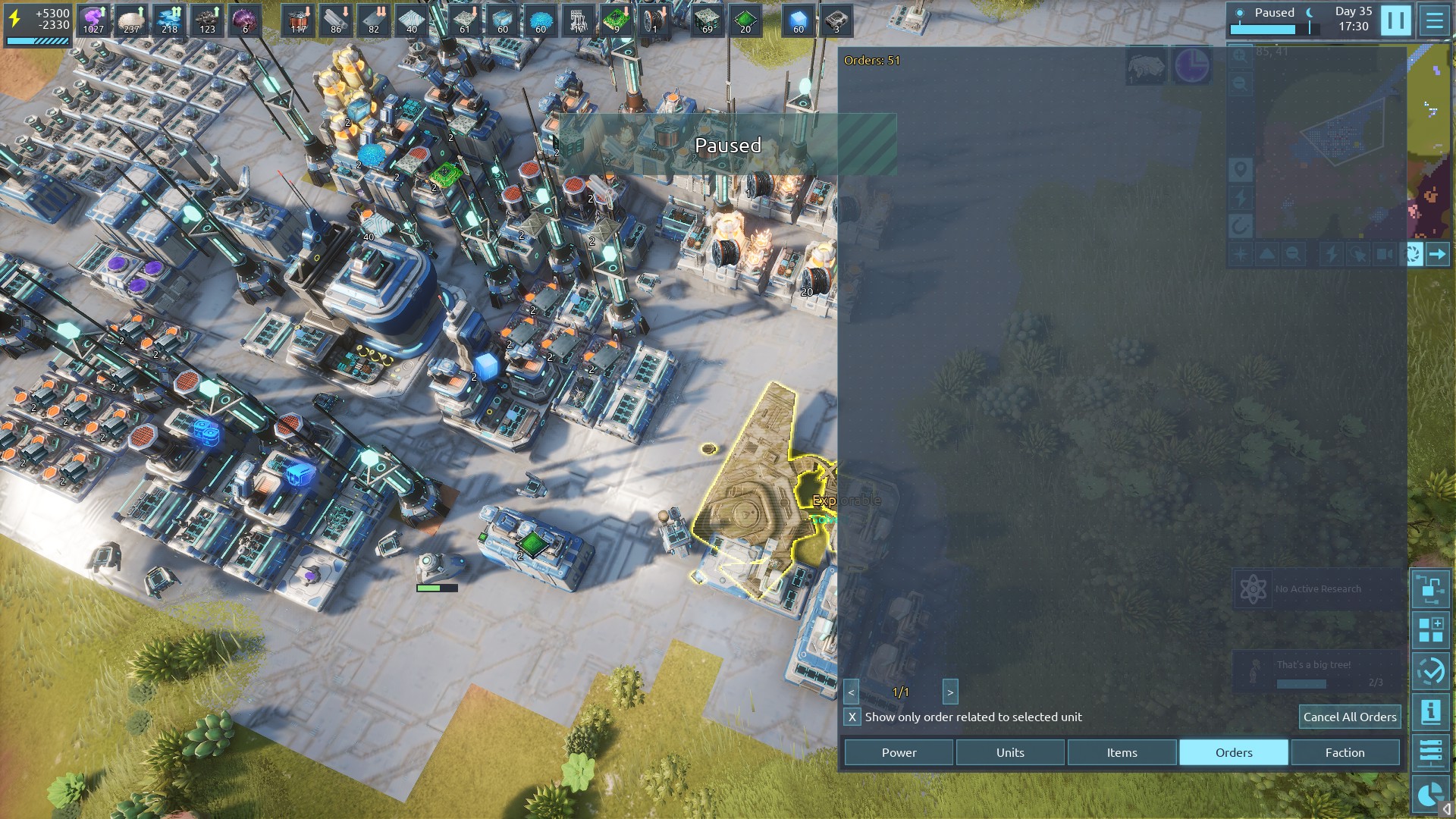Open the hamburger main menu

tap(1435, 20)
